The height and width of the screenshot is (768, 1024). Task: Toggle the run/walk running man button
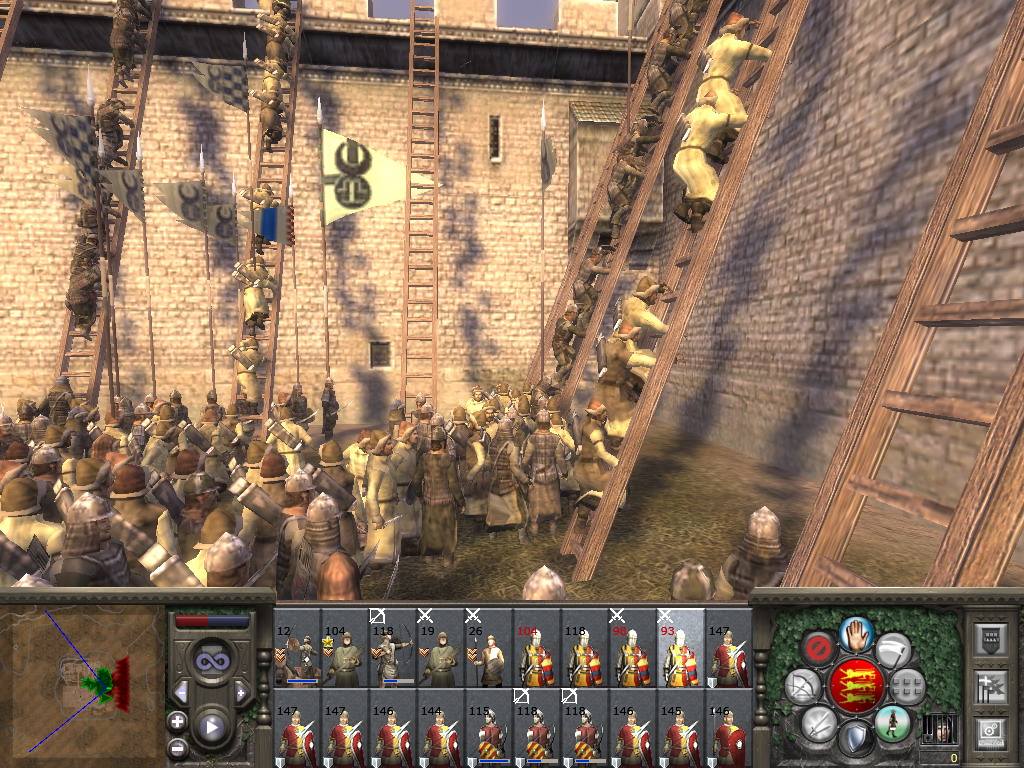(x=892, y=722)
